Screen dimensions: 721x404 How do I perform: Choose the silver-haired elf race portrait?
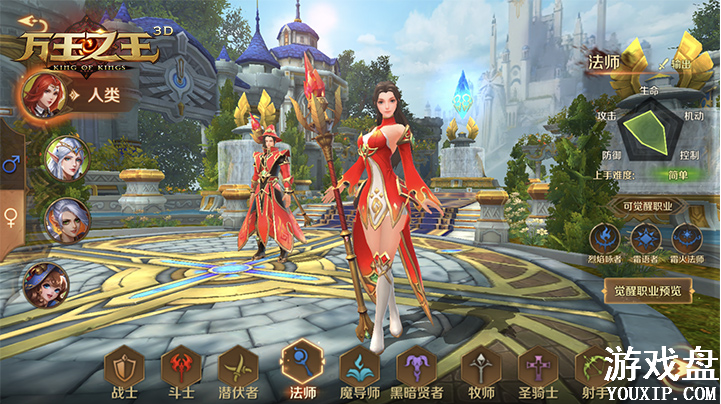pos(67,157)
